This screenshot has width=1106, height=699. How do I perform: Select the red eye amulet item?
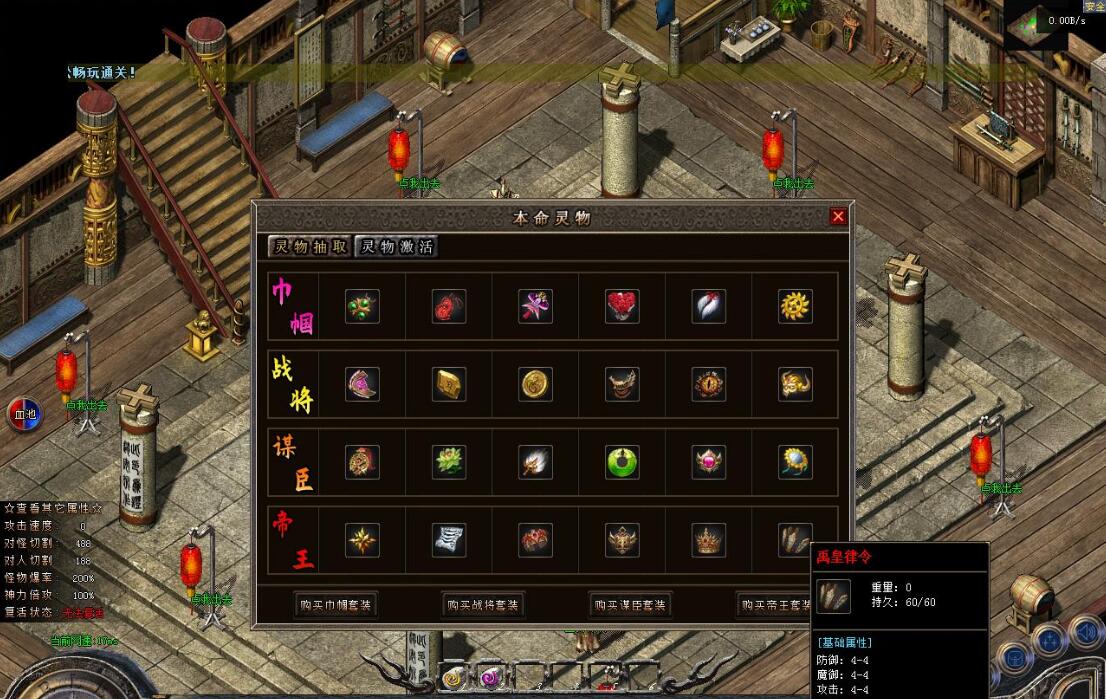pos(709,384)
